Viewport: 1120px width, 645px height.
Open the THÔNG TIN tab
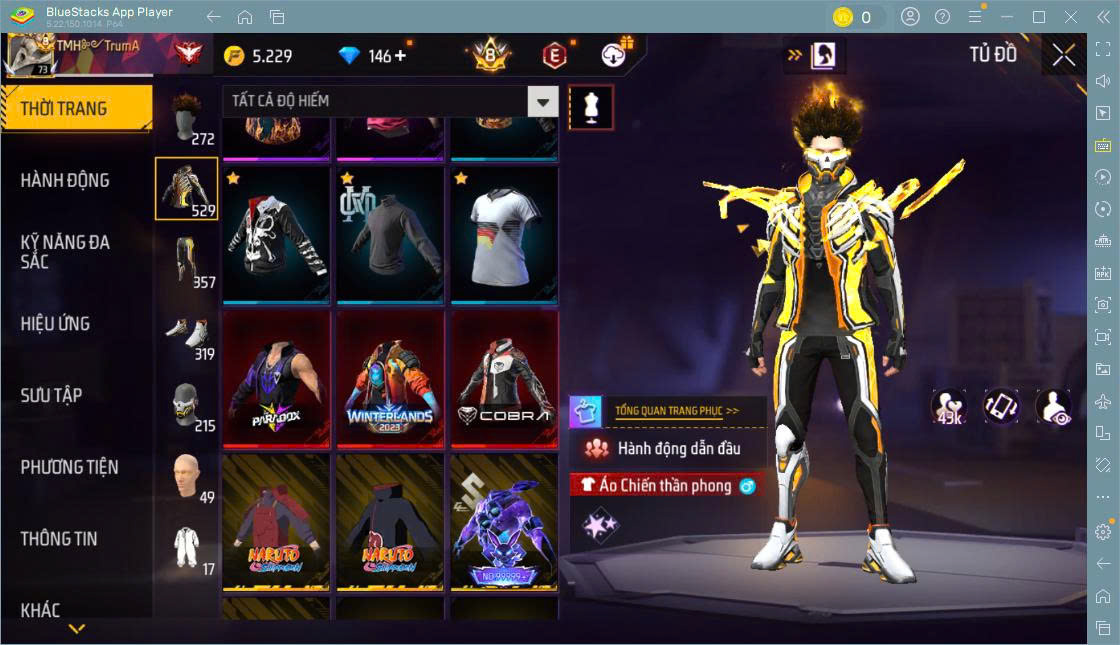pos(59,538)
